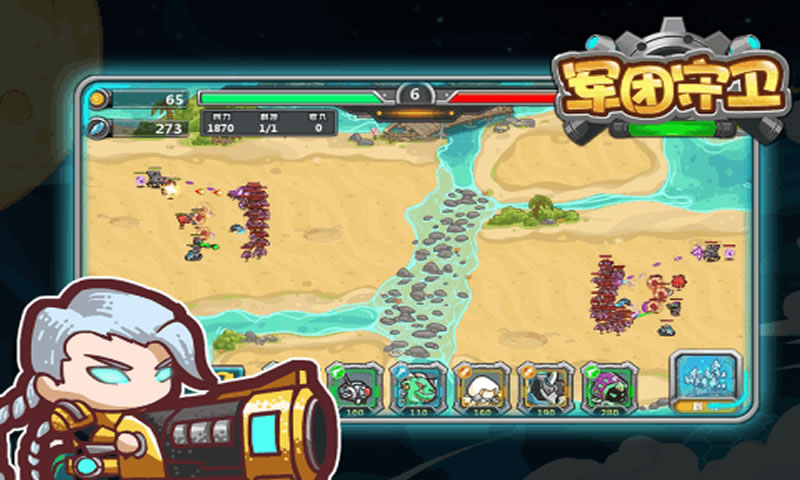Activate the ice crystal special skill
This screenshot has width=800, height=480.
click(x=706, y=379)
